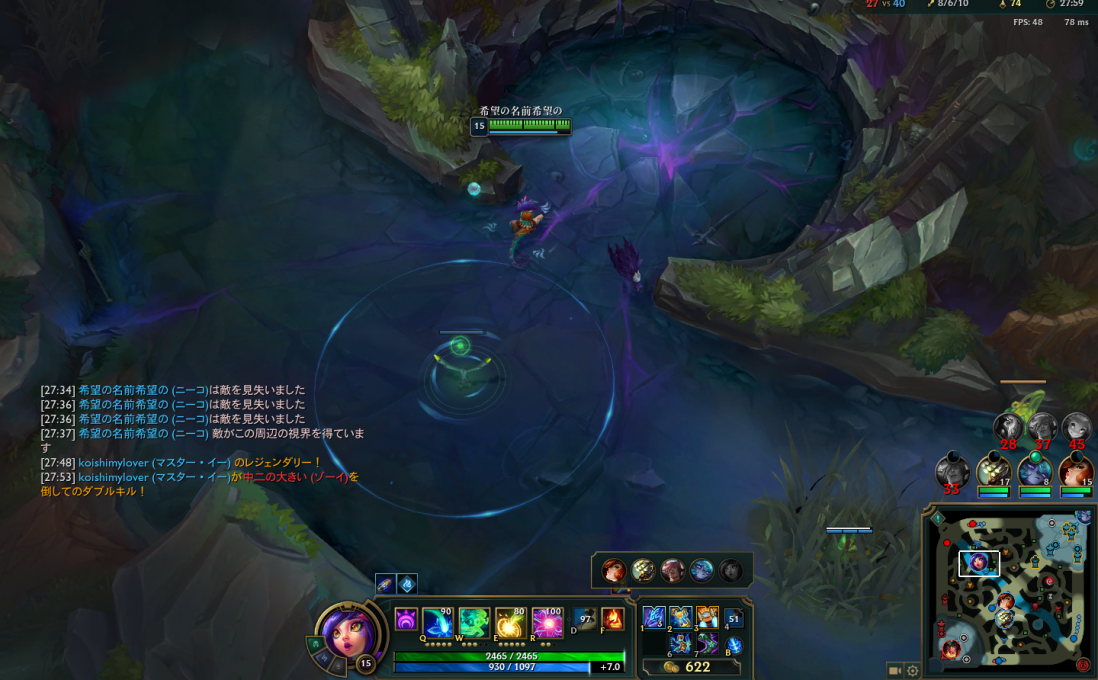Viewport: 1098px width, 680px height.
Task: Click the diamond ping button on minimap corner
Action: tap(937, 518)
